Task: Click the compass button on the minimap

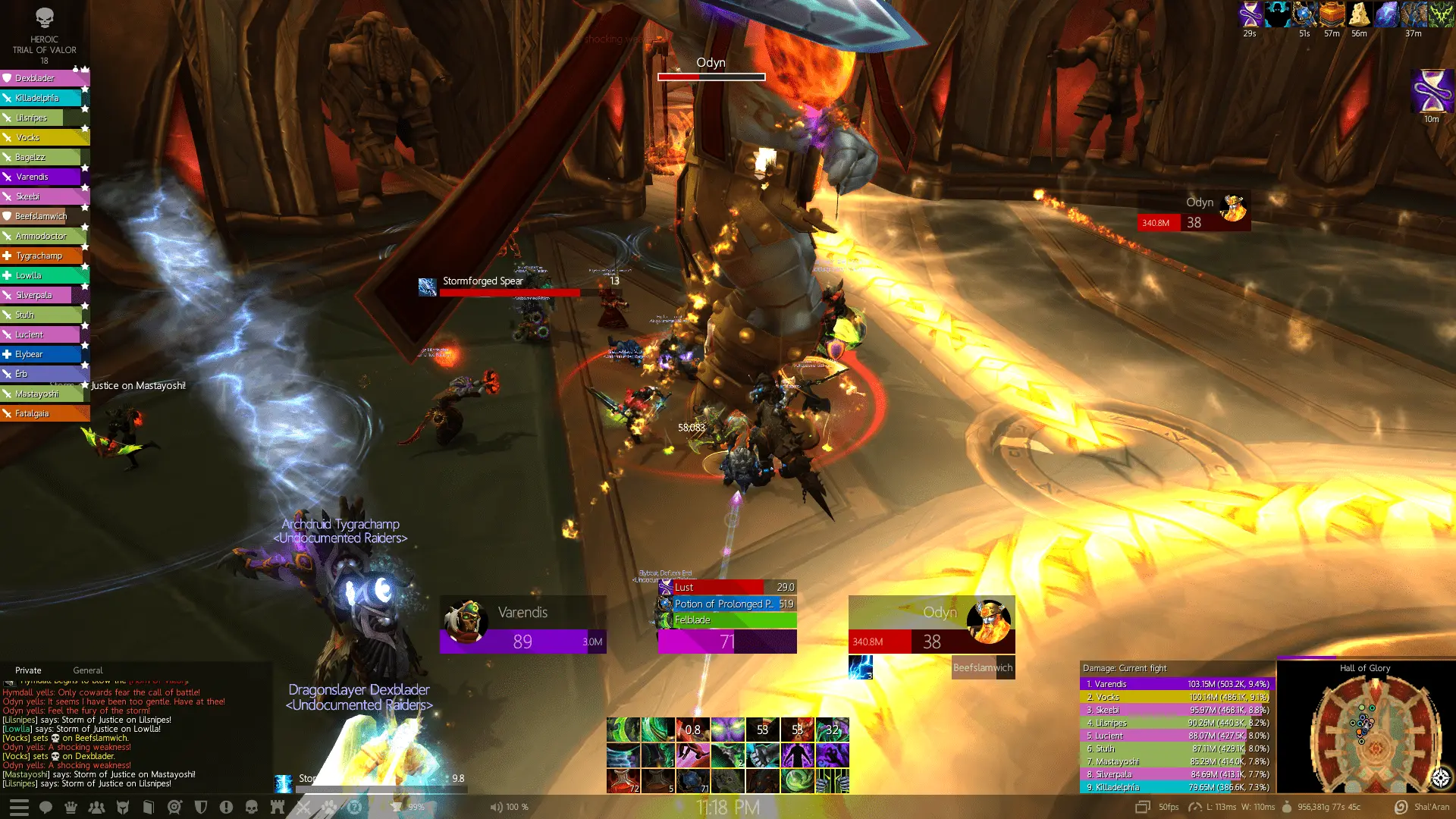Action: point(1441,777)
